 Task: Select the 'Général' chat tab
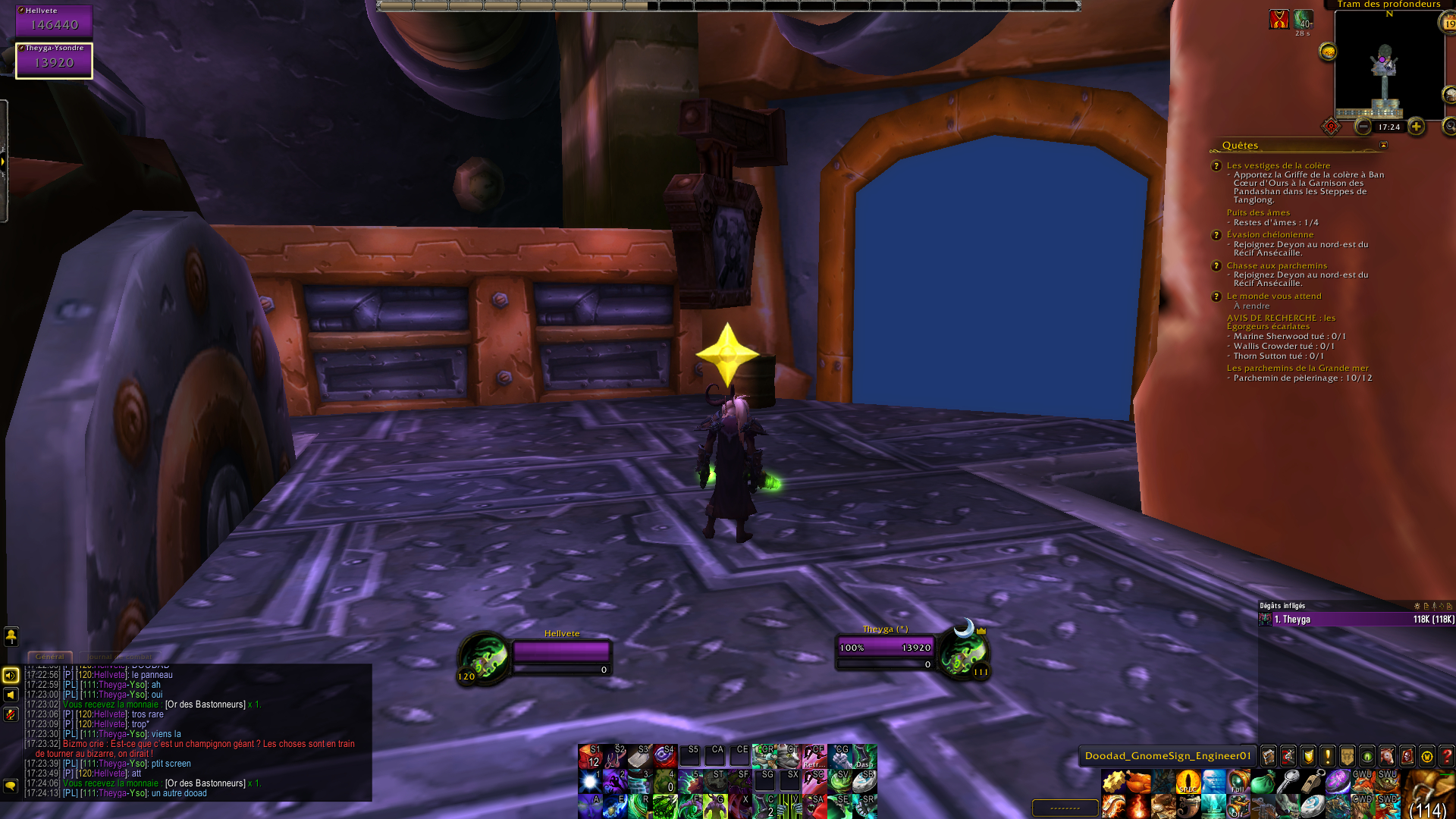50,657
